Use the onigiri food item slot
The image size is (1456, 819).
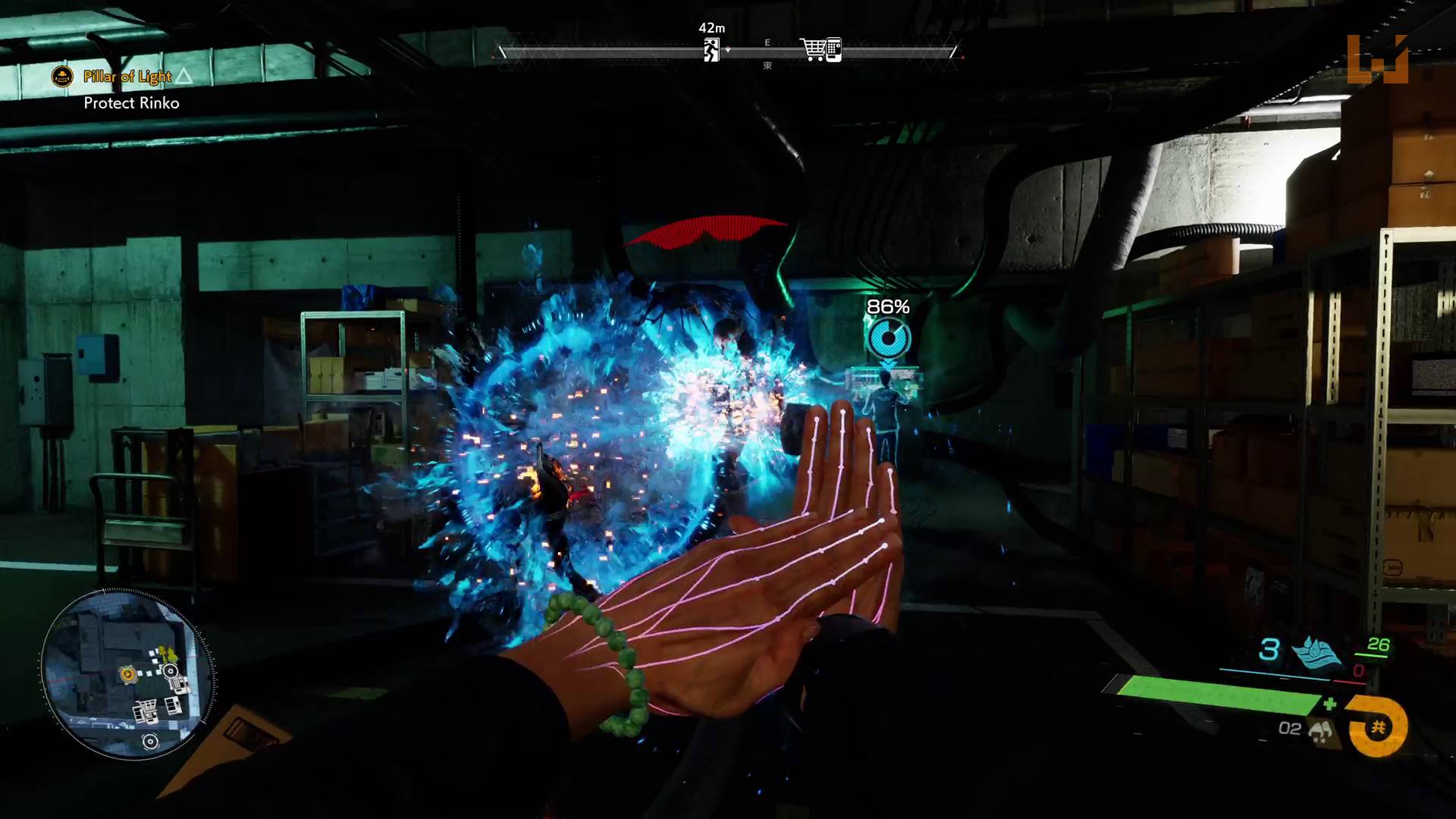coord(1320,730)
